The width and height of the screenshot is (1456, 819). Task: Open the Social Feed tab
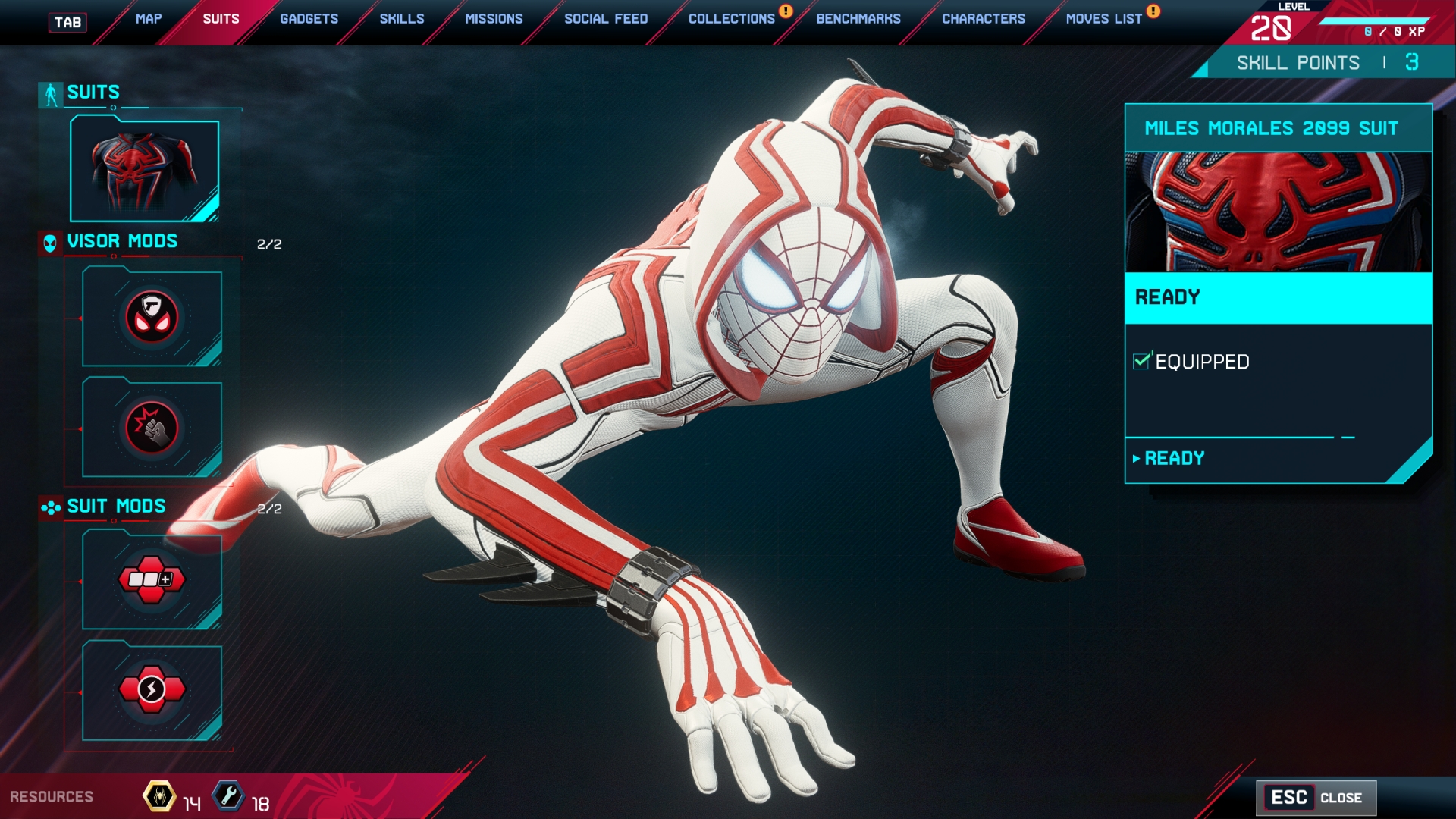606,19
